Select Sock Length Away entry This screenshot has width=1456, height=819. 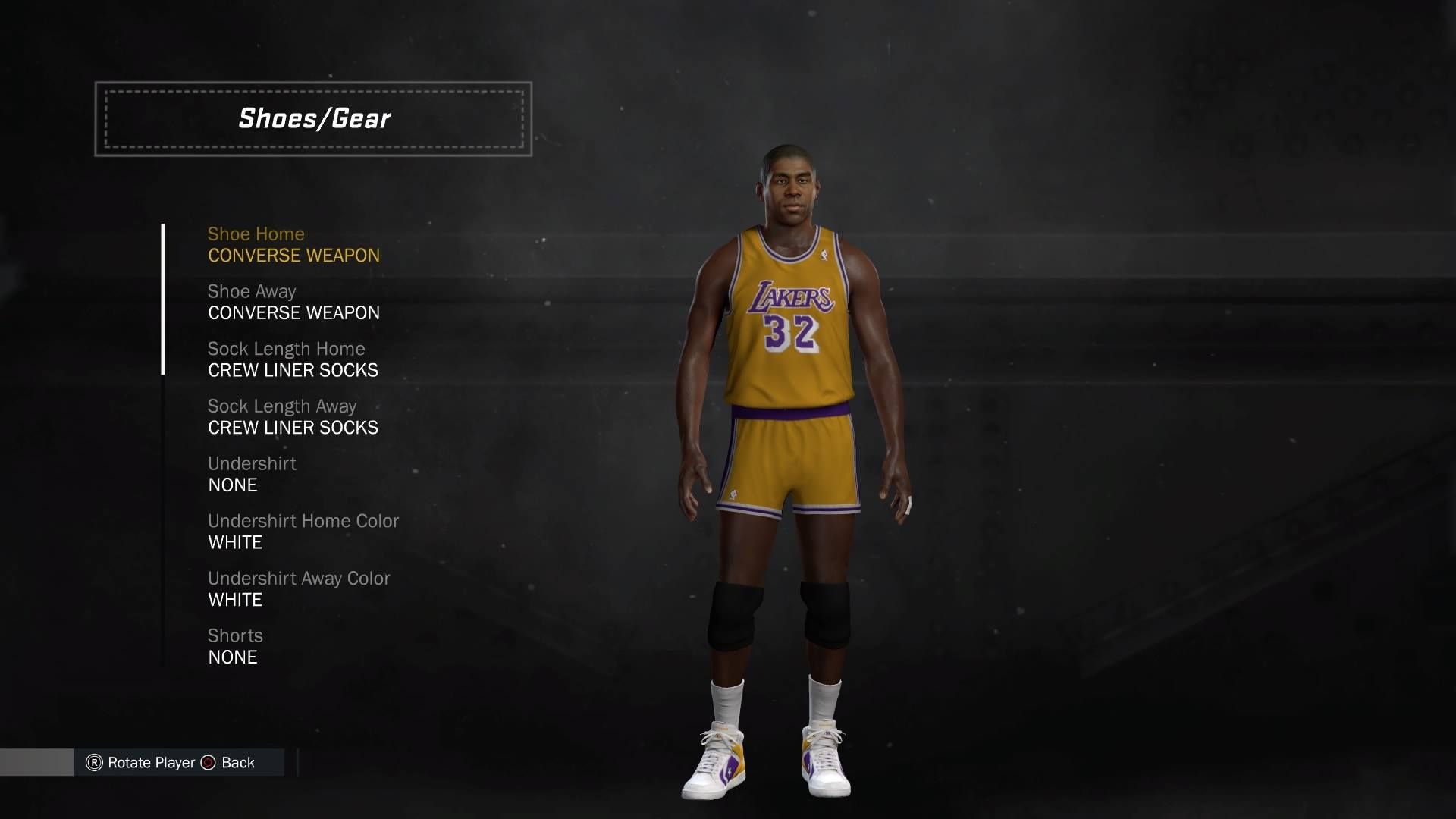pyautogui.click(x=293, y=417)
